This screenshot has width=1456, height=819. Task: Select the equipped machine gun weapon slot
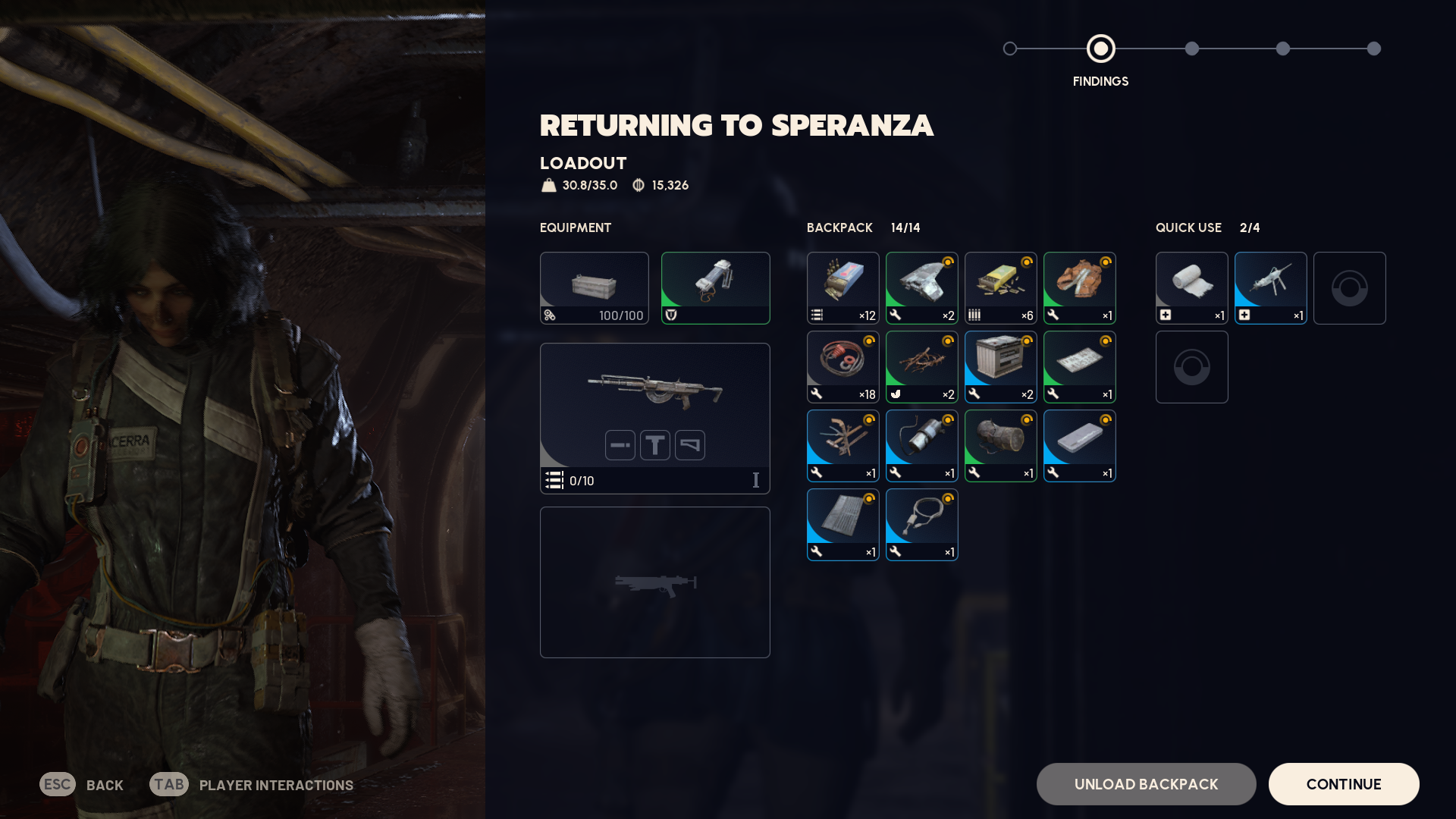coord(654,418)
